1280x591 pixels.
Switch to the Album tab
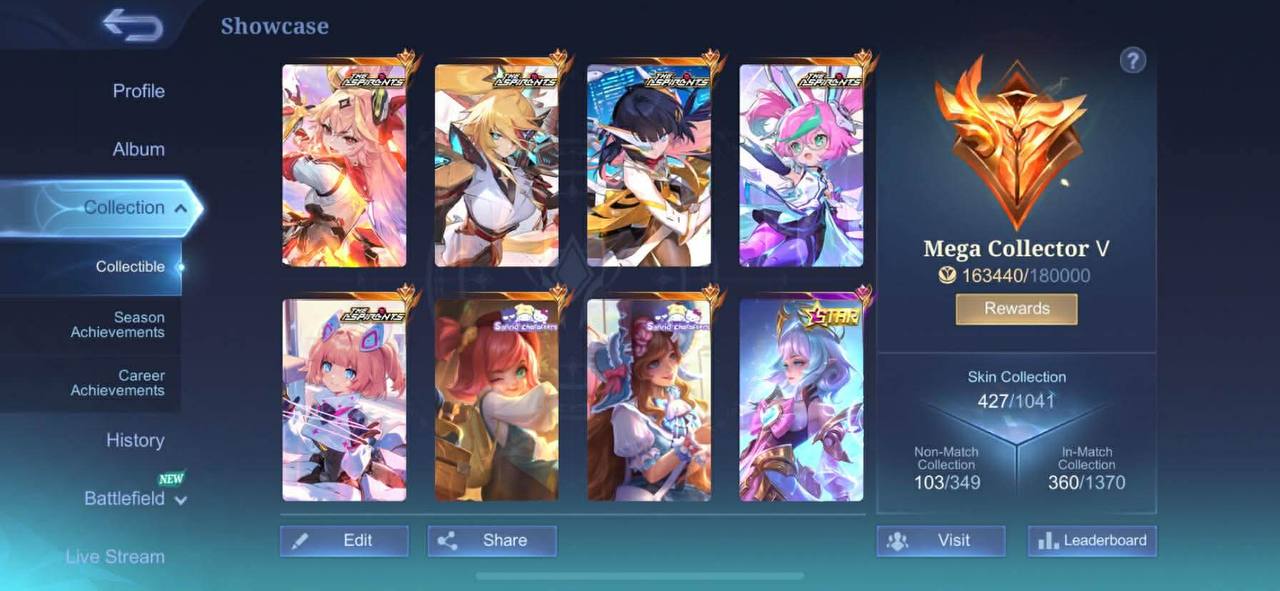[138, 149]
